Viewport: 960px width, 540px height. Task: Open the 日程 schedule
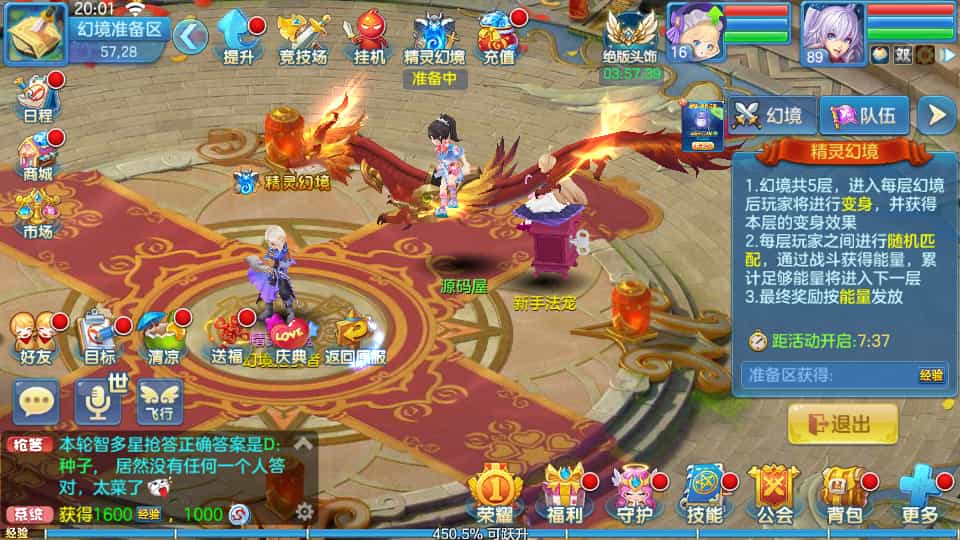37,95
